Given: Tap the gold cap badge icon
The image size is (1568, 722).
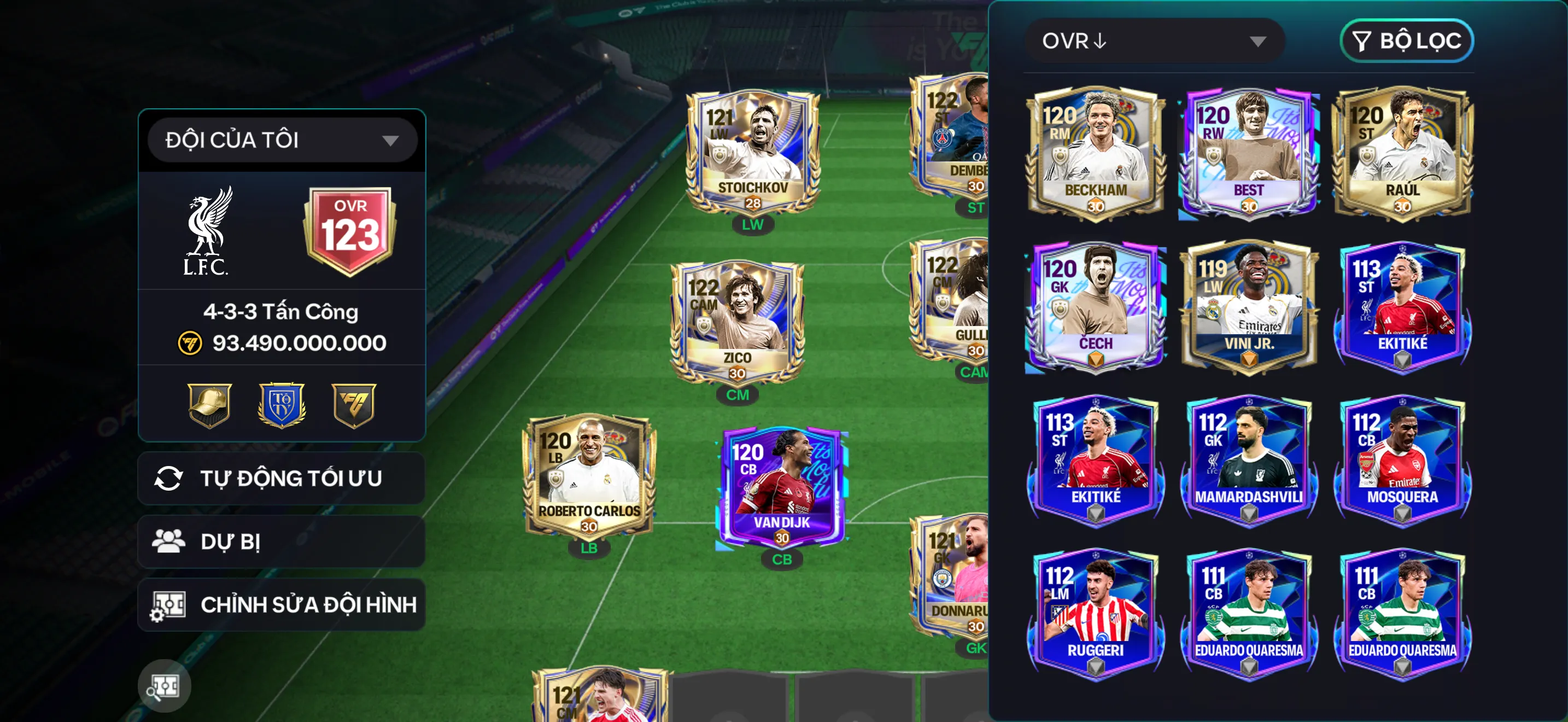Looking at the screenshot, I should click(x=209, y=405).
